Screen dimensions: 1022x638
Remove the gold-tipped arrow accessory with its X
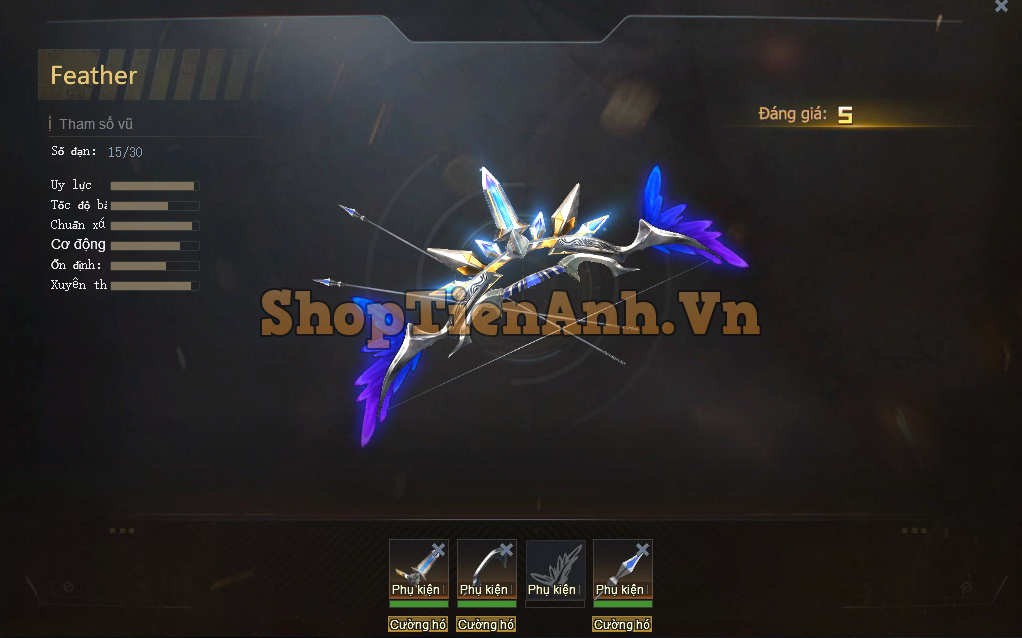click(x=438, y=550)
